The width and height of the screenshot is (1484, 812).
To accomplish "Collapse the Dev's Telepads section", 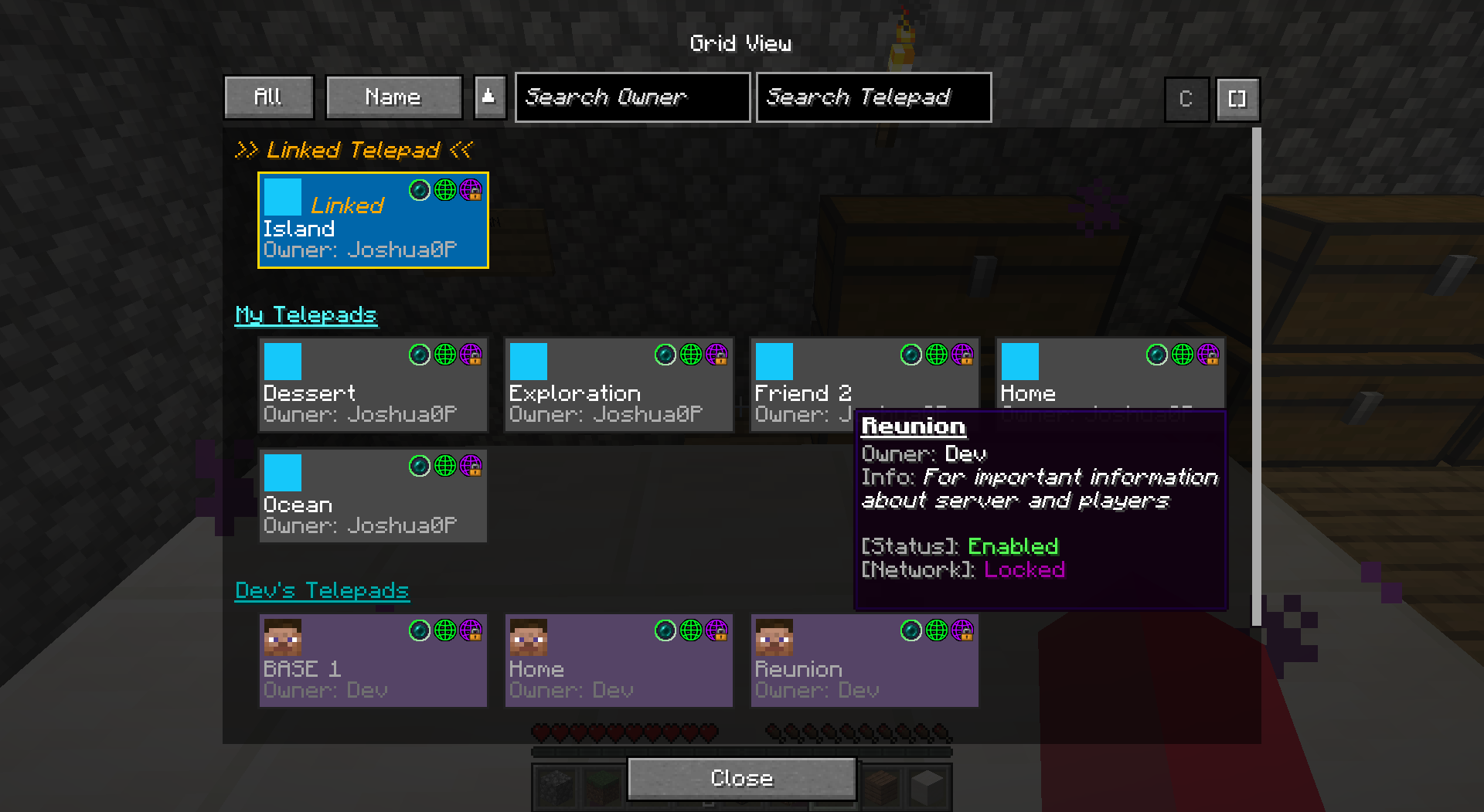I will pos(322,590).
